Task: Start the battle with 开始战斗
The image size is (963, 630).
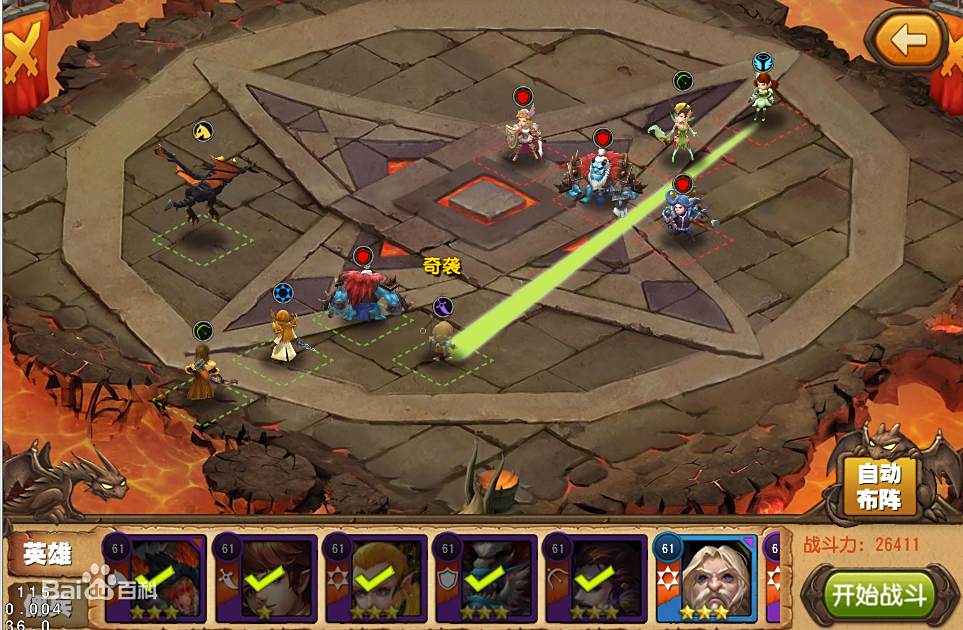Action: tap(880, 595)
